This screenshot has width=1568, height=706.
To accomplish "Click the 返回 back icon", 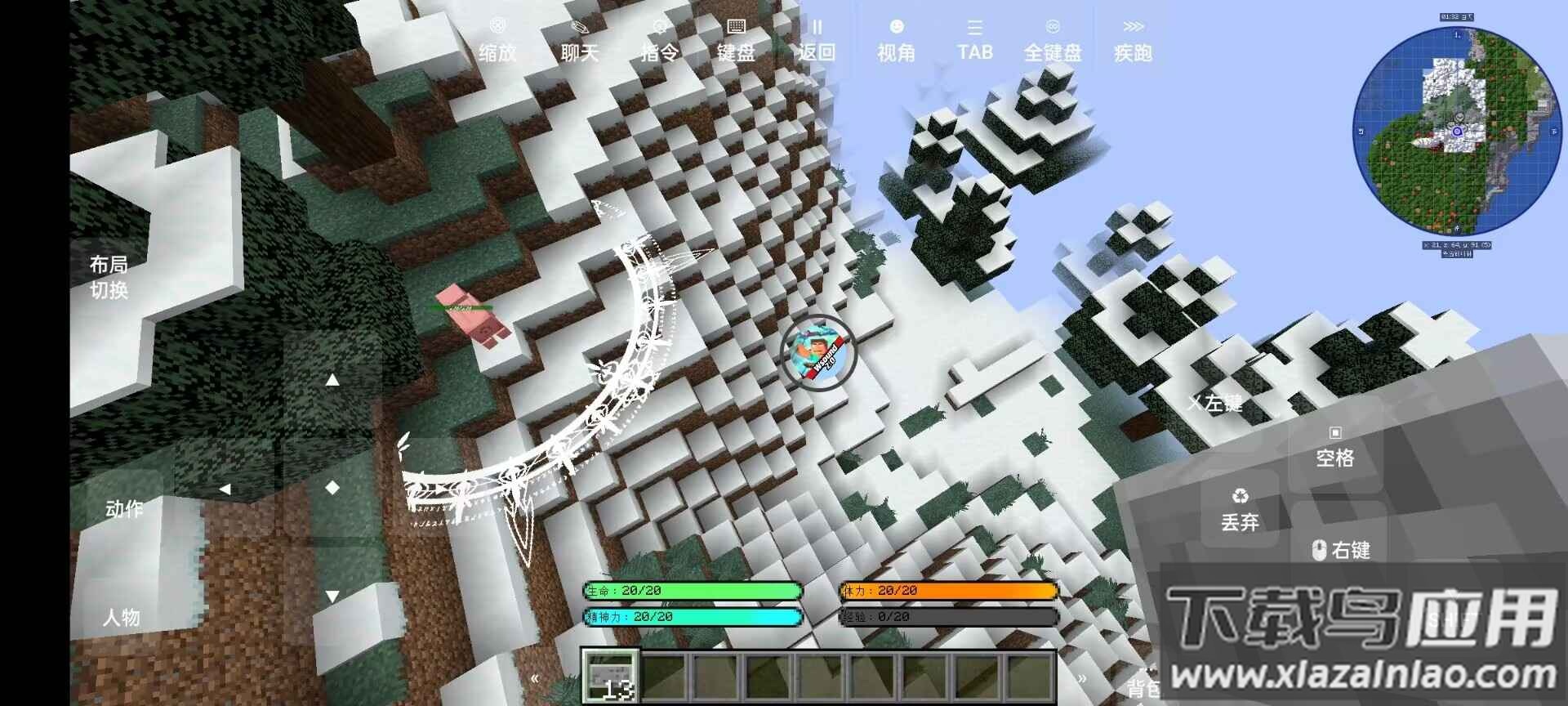I will 817,37.
